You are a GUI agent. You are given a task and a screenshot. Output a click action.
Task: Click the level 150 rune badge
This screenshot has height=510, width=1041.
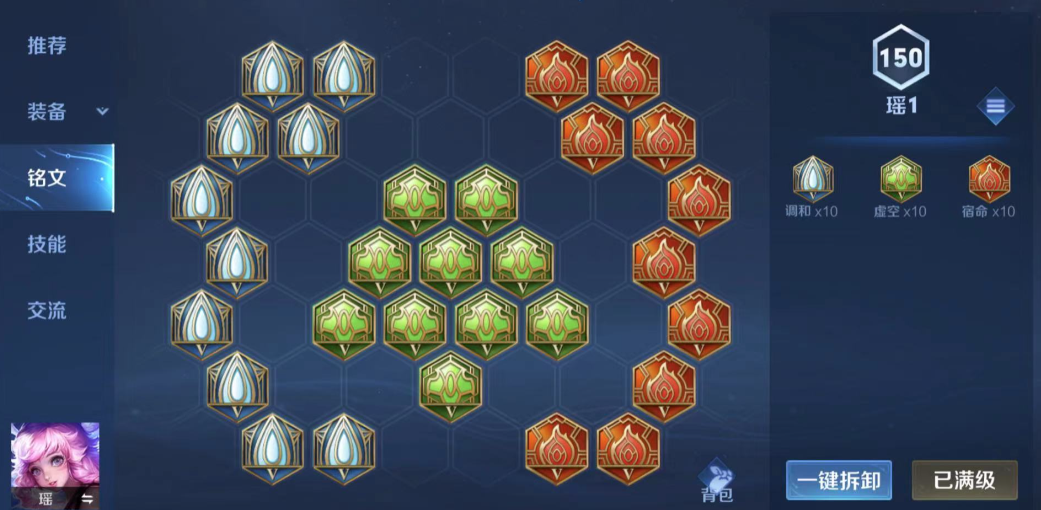(900, 58)
